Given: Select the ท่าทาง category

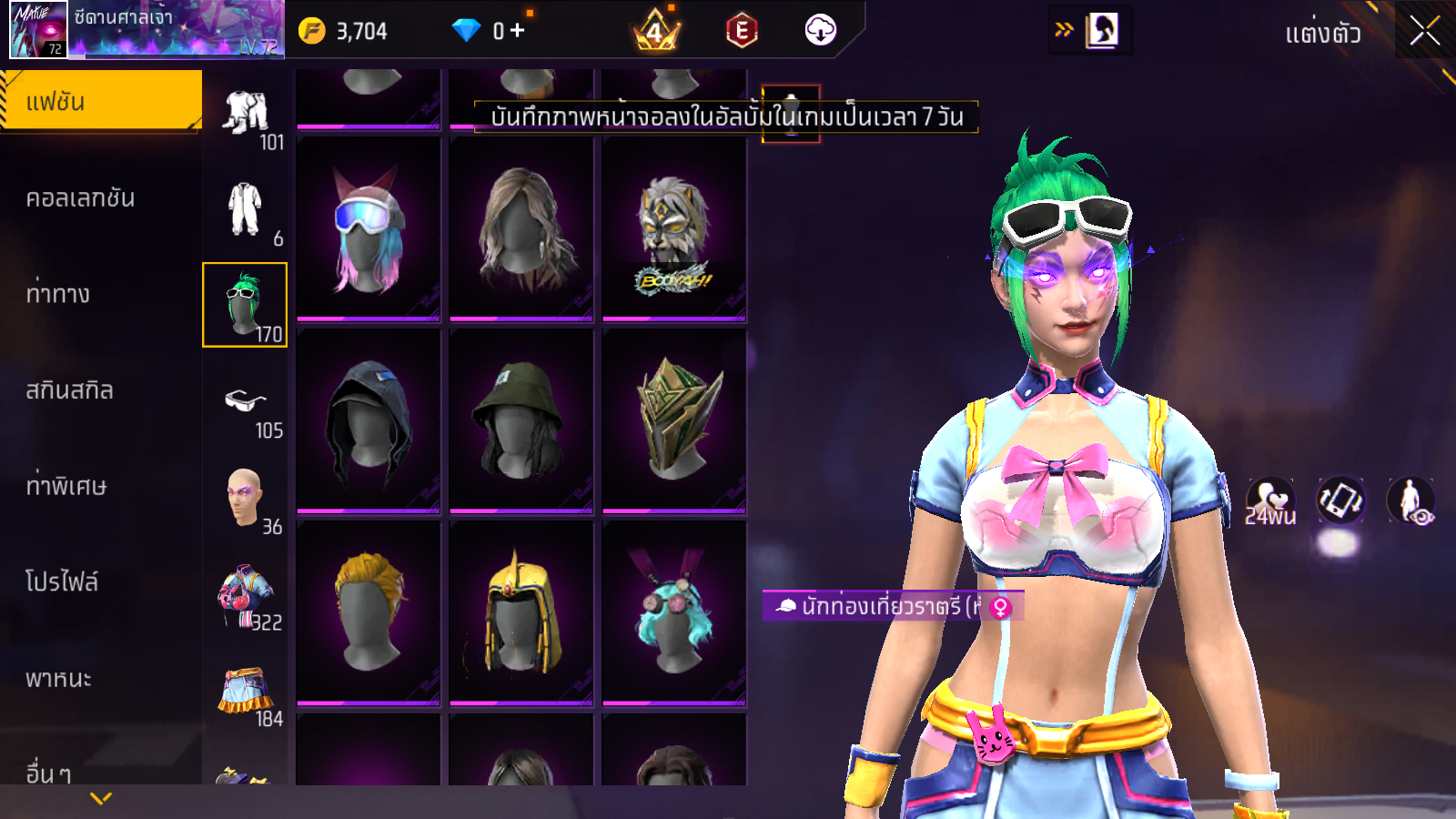Looking at the screenshot, I should coord(58,294).
